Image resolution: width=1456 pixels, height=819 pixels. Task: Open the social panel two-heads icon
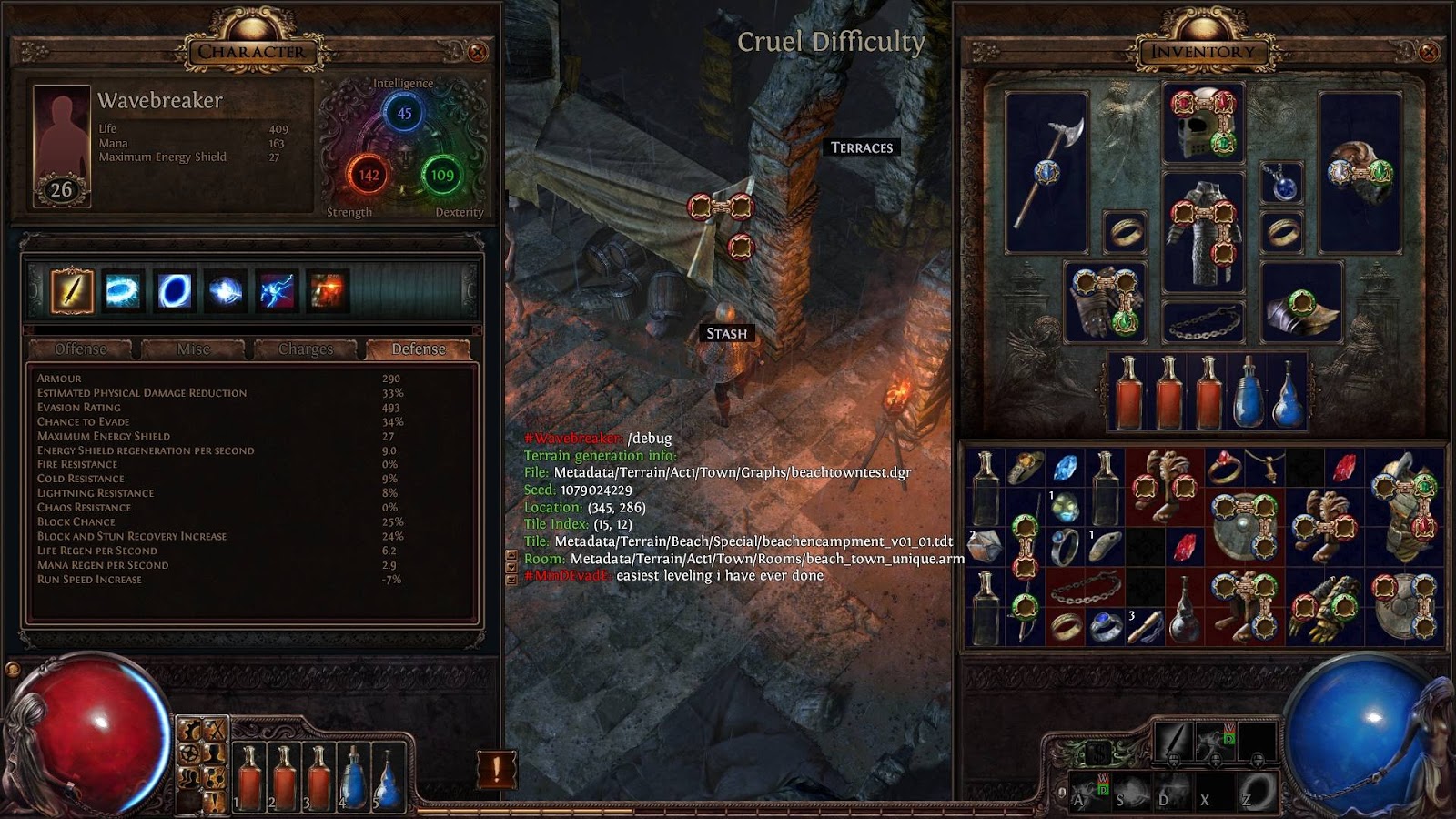pos(188,779)
